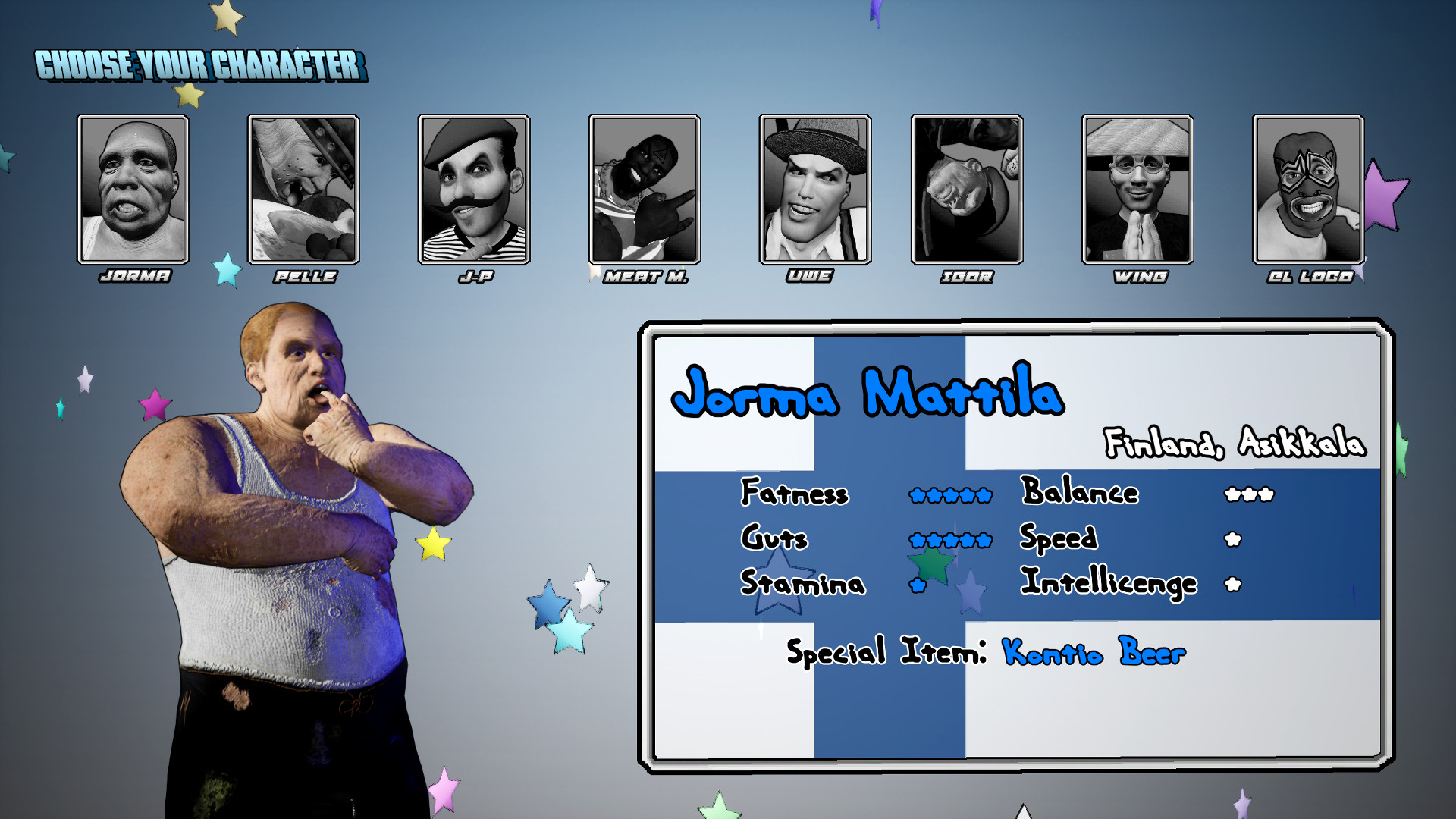This screenshot has height=819, width=1456.
Task: Click the Kontio Beer special item link
Action: point(1092,652)
